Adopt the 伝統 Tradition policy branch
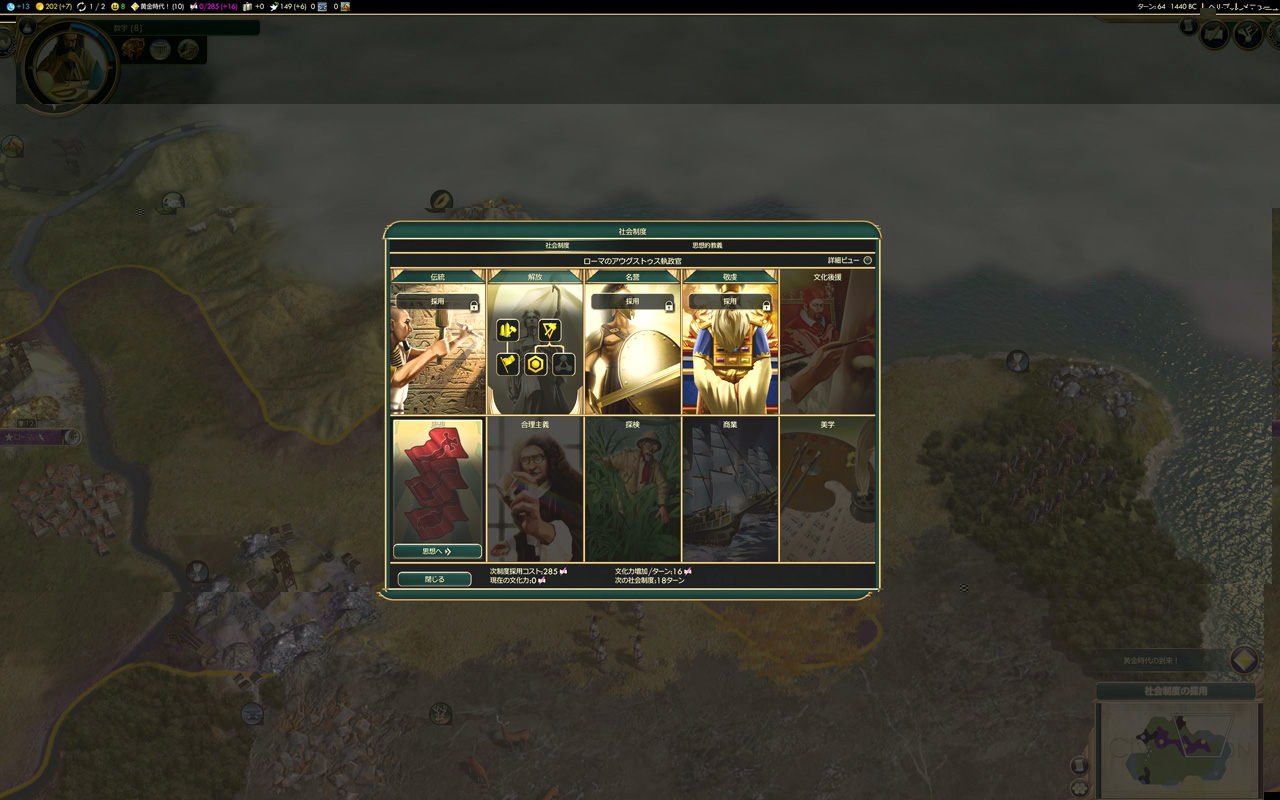Screen dimensions: 1280x800 click(x=438, y=301)
